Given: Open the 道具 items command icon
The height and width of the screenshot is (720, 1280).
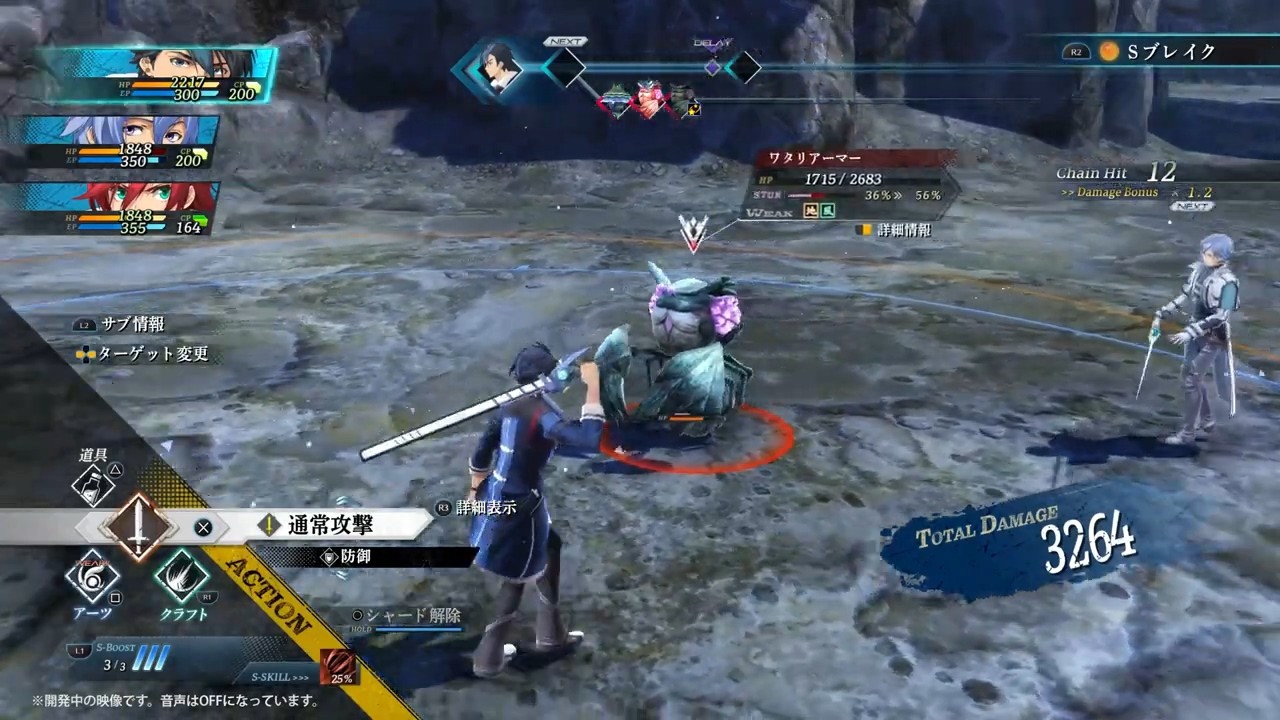Looking at the screenshot, I should tap(94, 485).
